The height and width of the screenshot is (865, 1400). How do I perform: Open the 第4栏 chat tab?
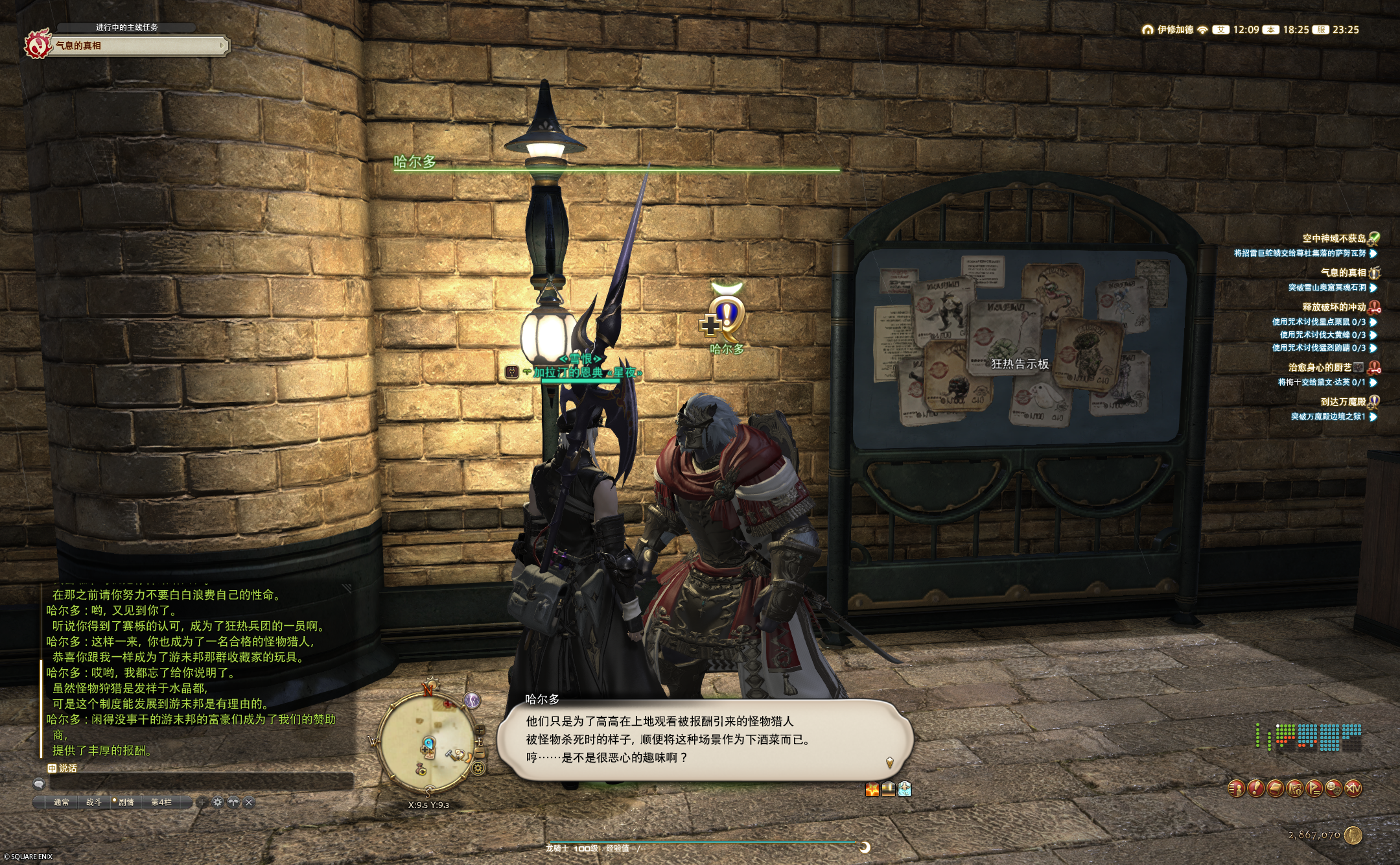point(161,802)
